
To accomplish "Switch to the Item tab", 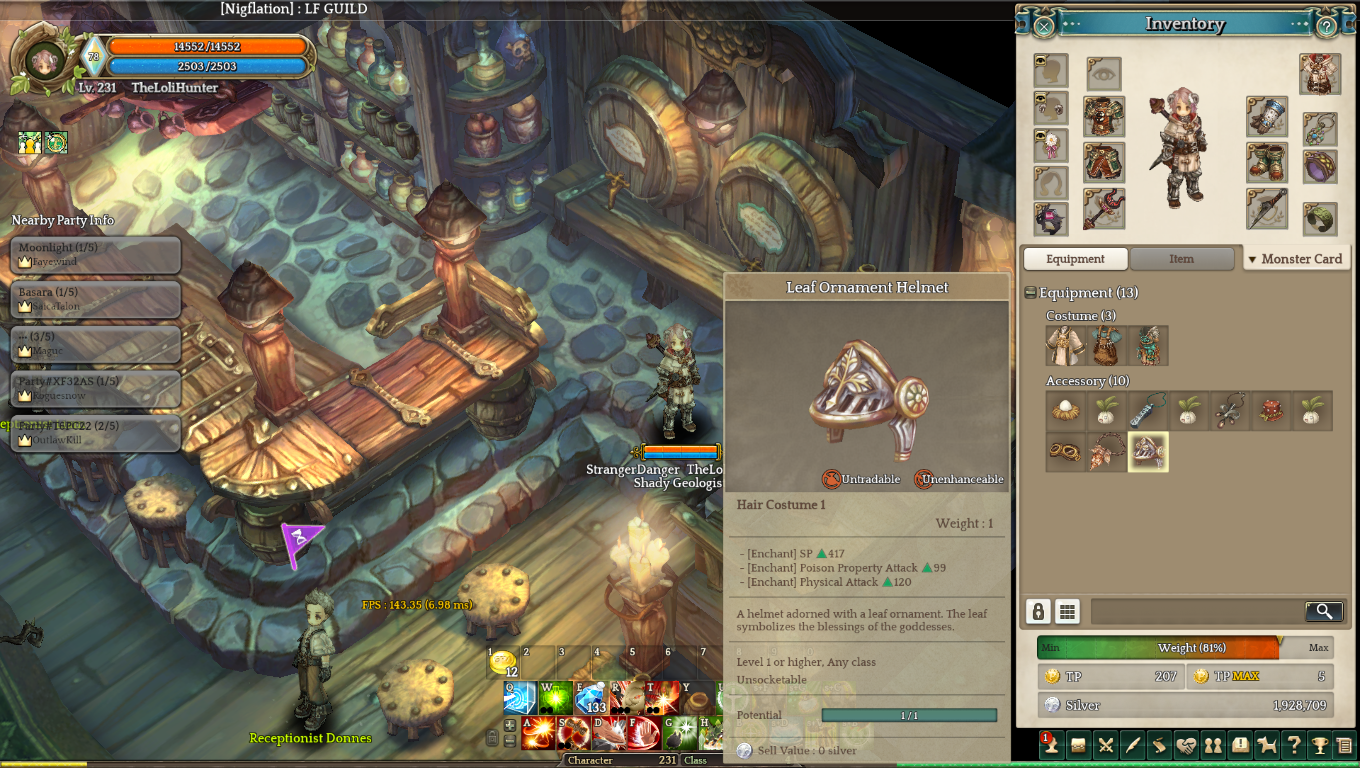I will click(1181, 259).
